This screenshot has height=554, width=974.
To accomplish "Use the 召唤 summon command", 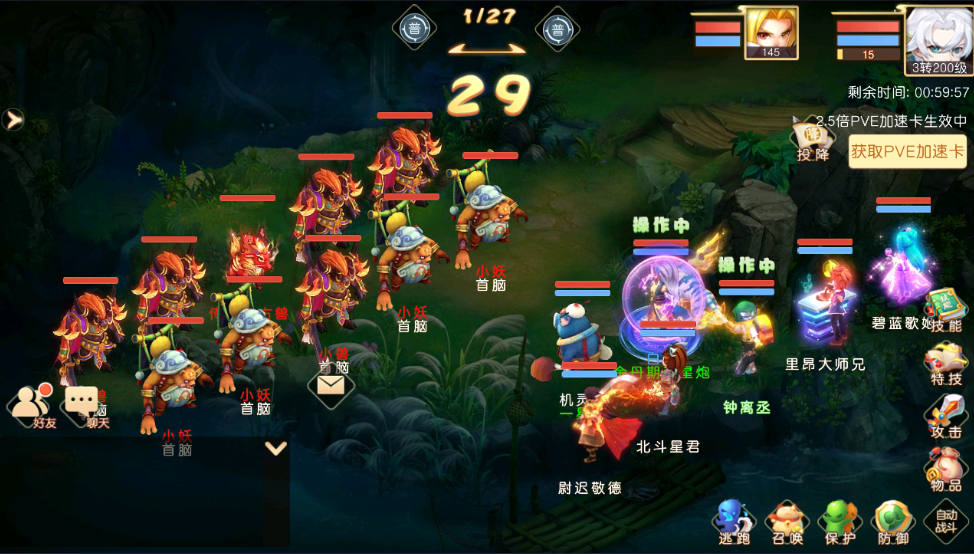I will point(787,522).
